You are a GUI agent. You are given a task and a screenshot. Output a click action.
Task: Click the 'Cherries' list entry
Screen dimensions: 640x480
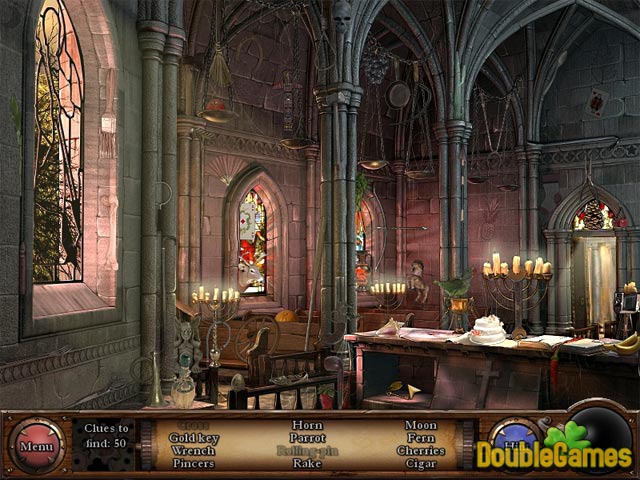420,450
